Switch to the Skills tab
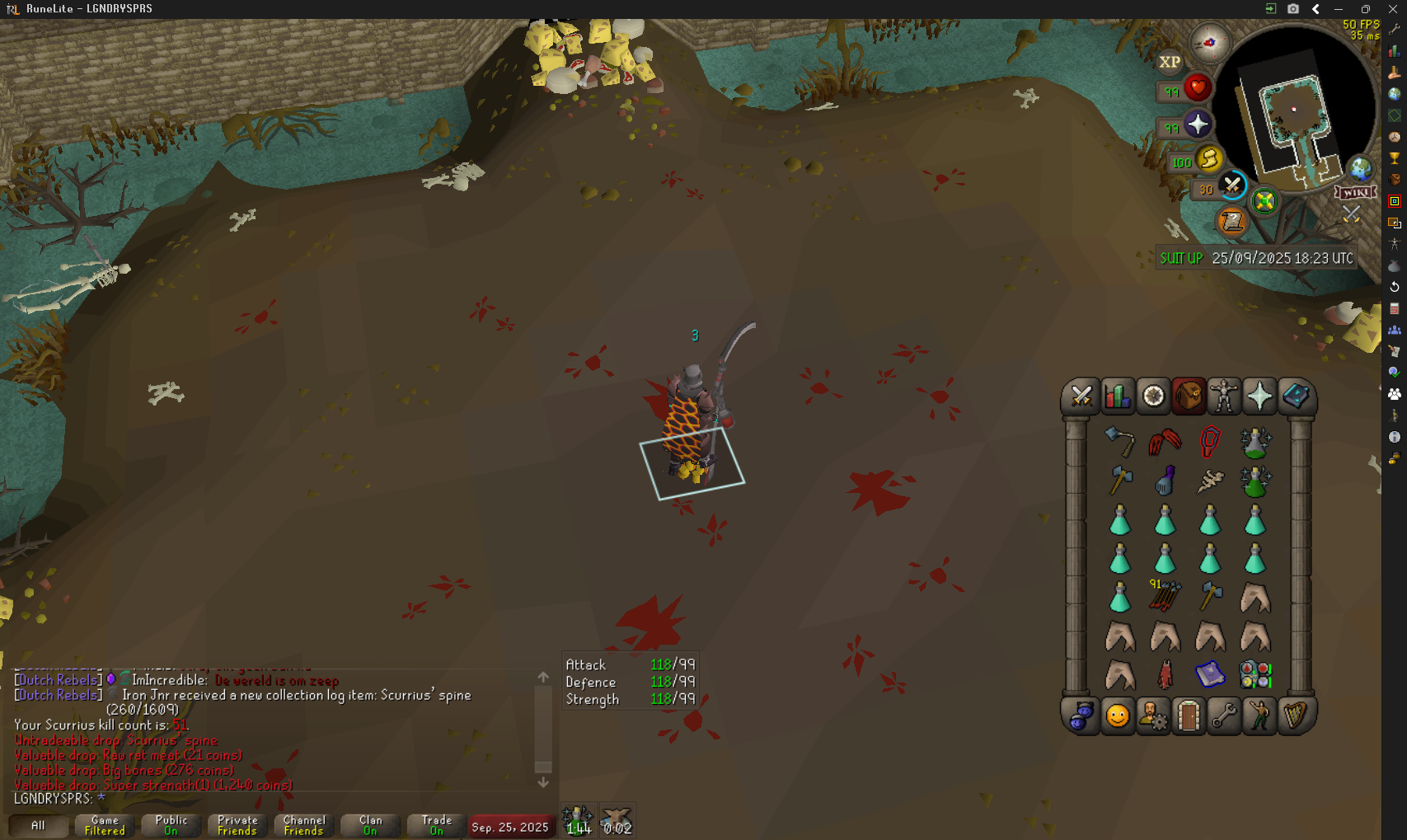This screenshot has width=1407, height=840. coord(1117,397)
